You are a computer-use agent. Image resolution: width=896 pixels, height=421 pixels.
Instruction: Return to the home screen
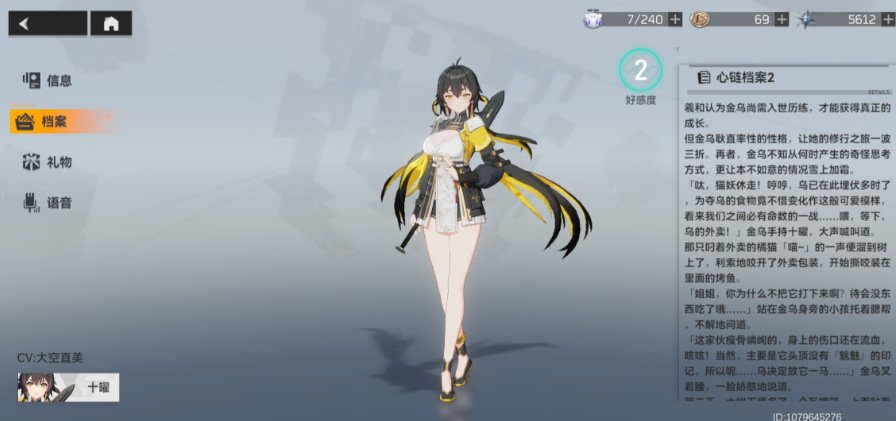[x=111, y=24]
